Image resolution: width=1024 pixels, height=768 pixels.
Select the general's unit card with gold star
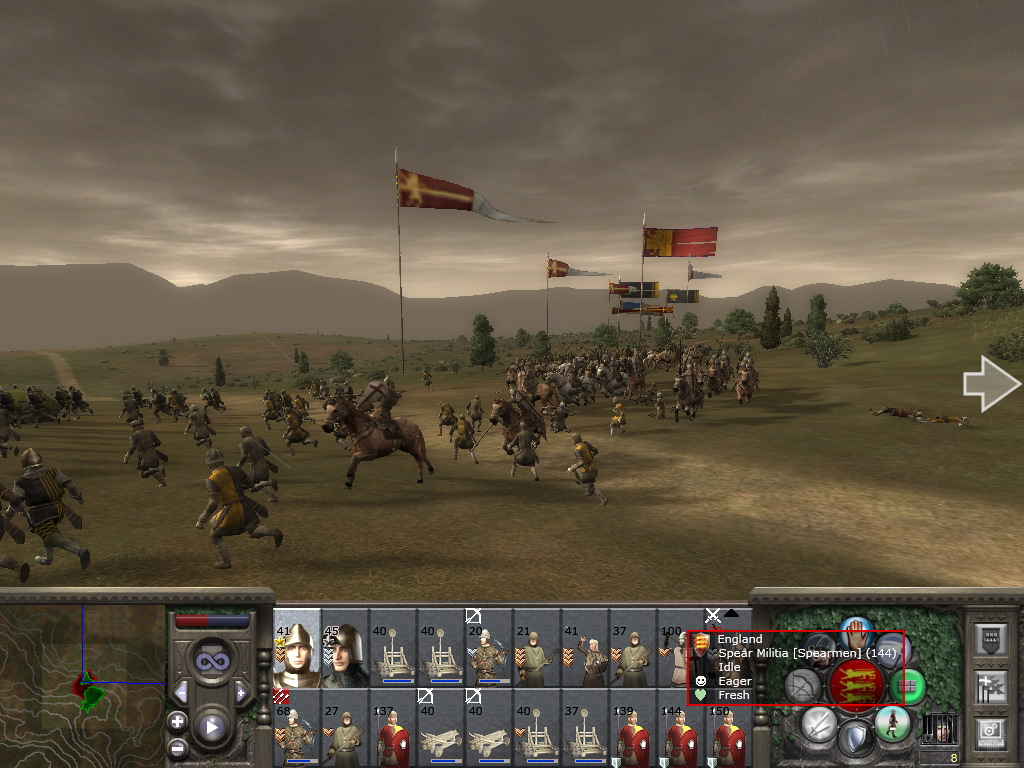click(x=296, y=649)
